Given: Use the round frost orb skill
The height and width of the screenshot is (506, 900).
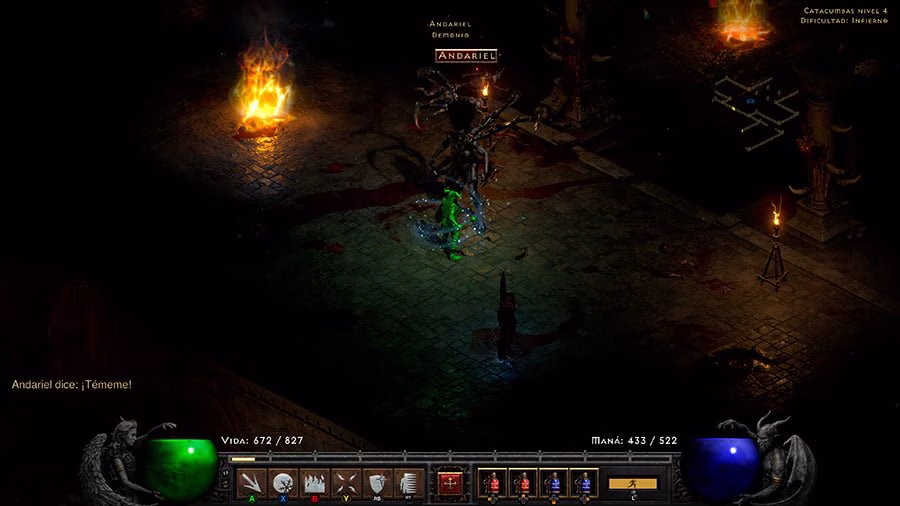Looking at the screenshot, I should 284,482.
